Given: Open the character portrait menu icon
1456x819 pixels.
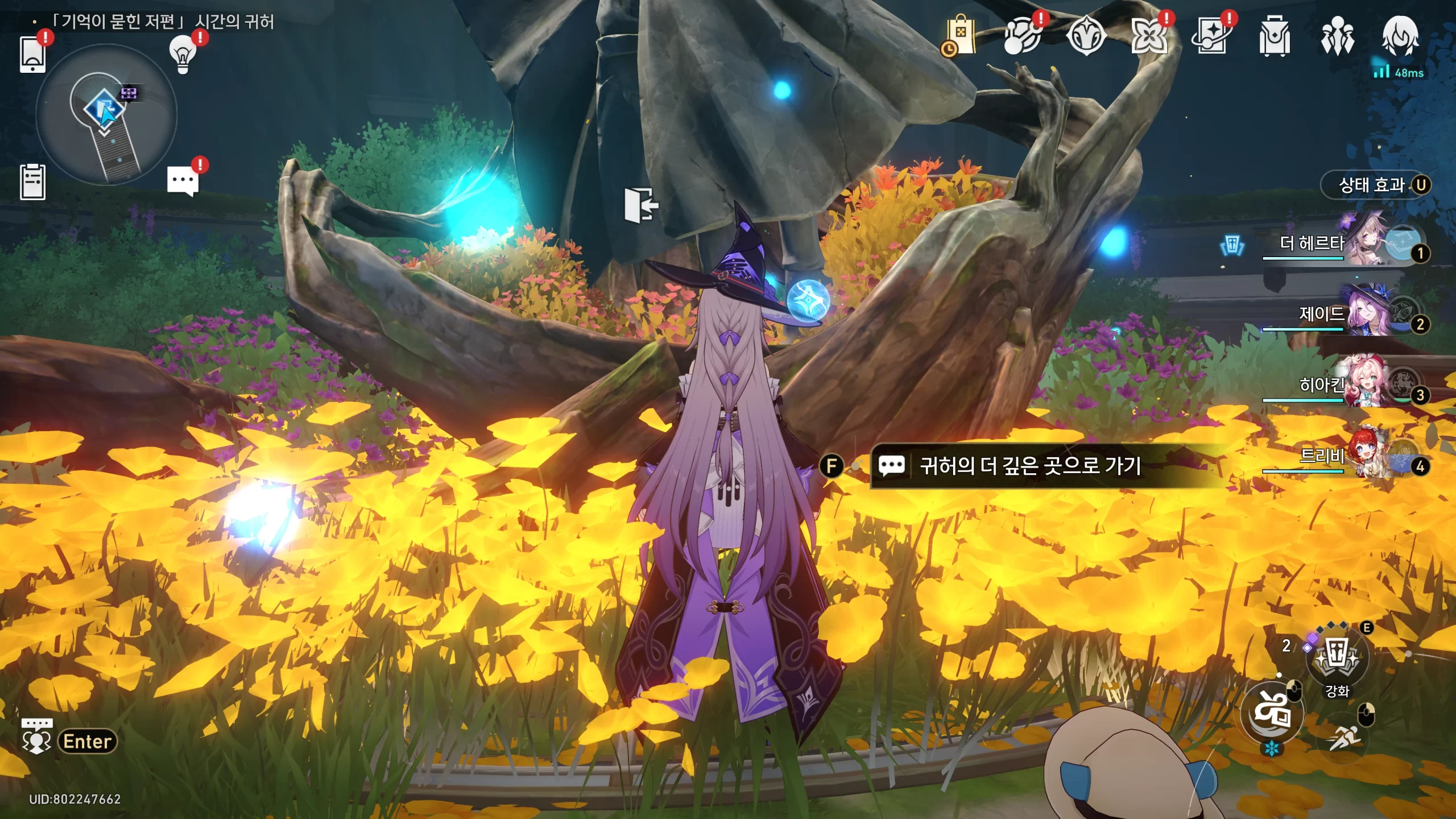Looking at the screenshot, I should [1400, 36].
